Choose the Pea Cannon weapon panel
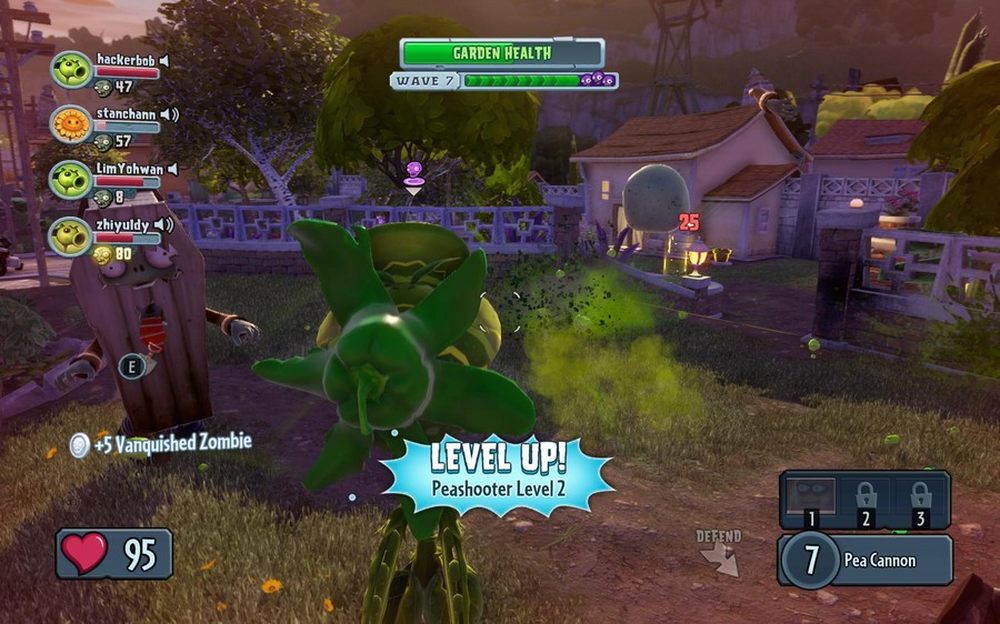Screen dimensions: 1000x624 [x=866, y=560]
